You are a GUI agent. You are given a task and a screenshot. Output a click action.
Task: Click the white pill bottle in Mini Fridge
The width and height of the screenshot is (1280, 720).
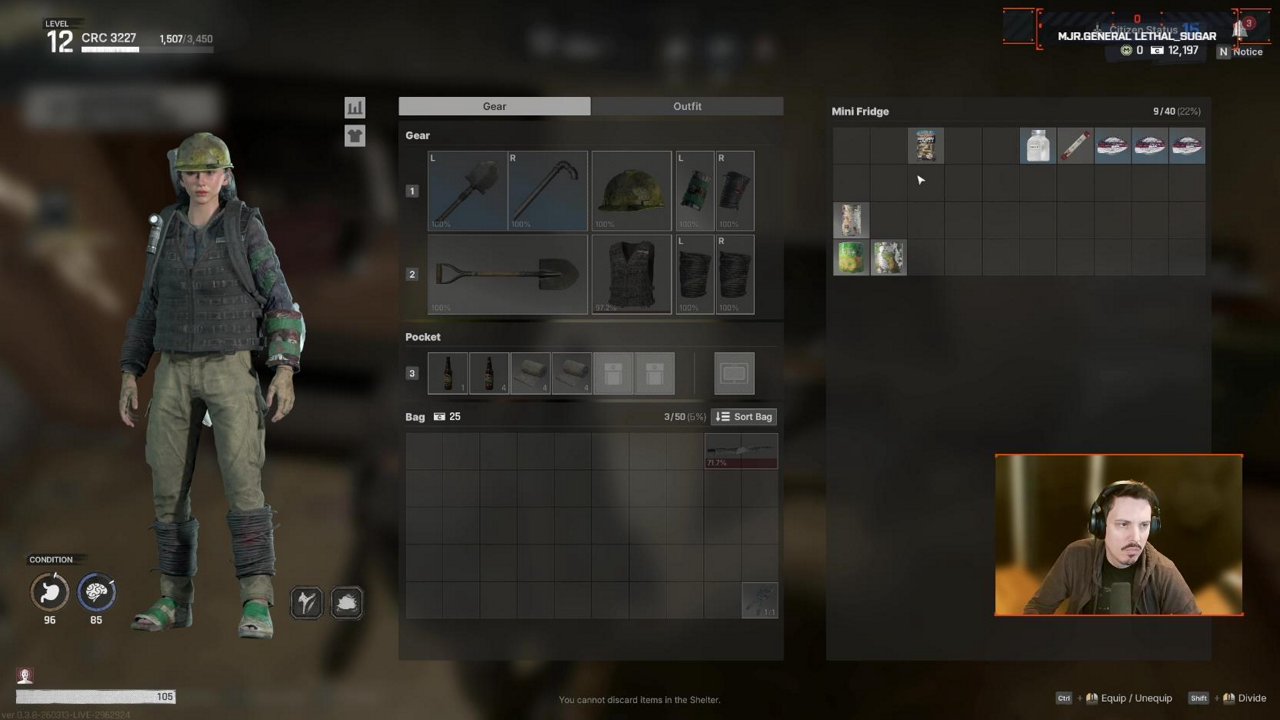tap(1037, 146)
